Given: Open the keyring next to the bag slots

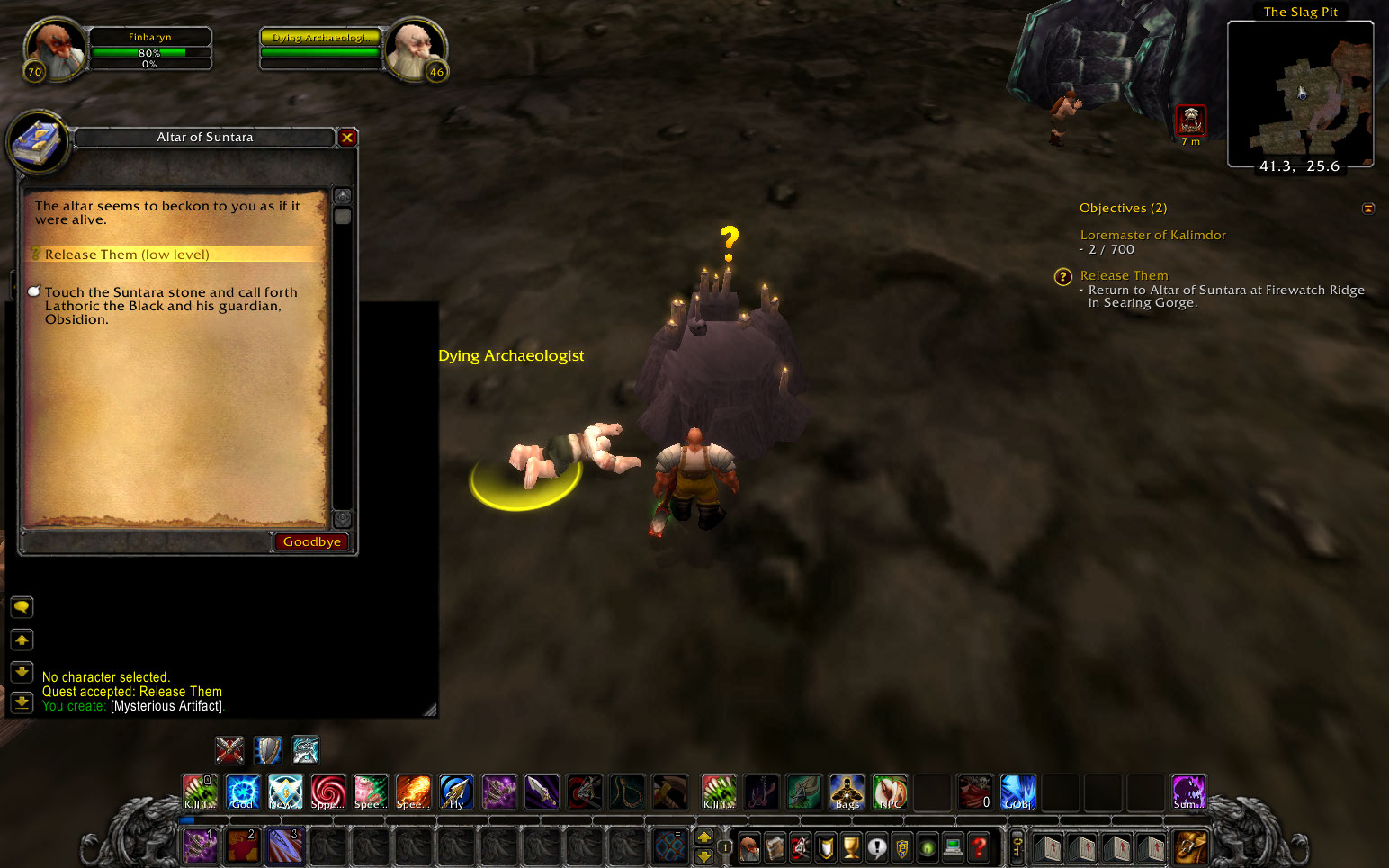Looking at the screenshot, I should [1017, 847].
